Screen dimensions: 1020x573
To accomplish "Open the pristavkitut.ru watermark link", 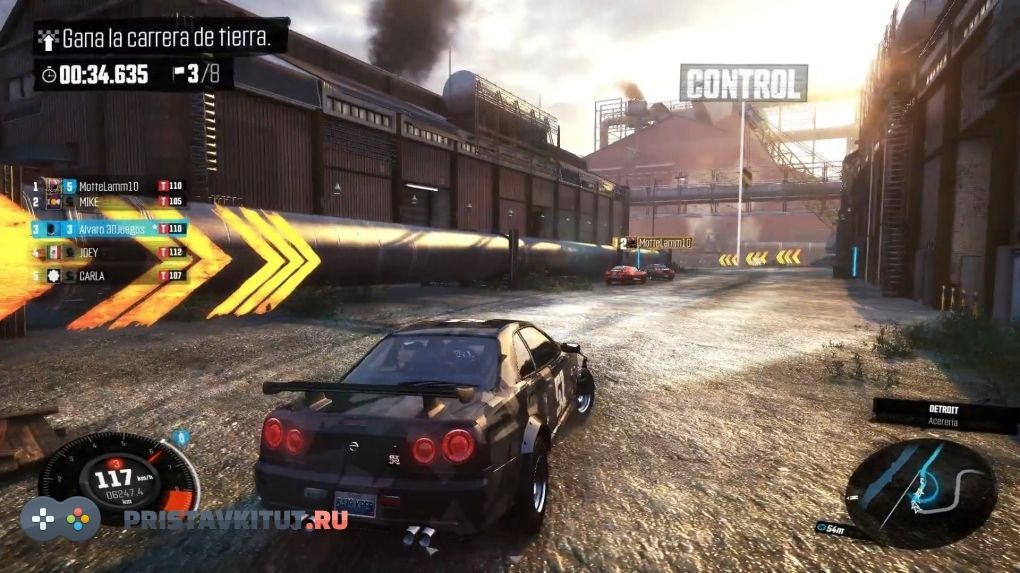I will (235, 519).
